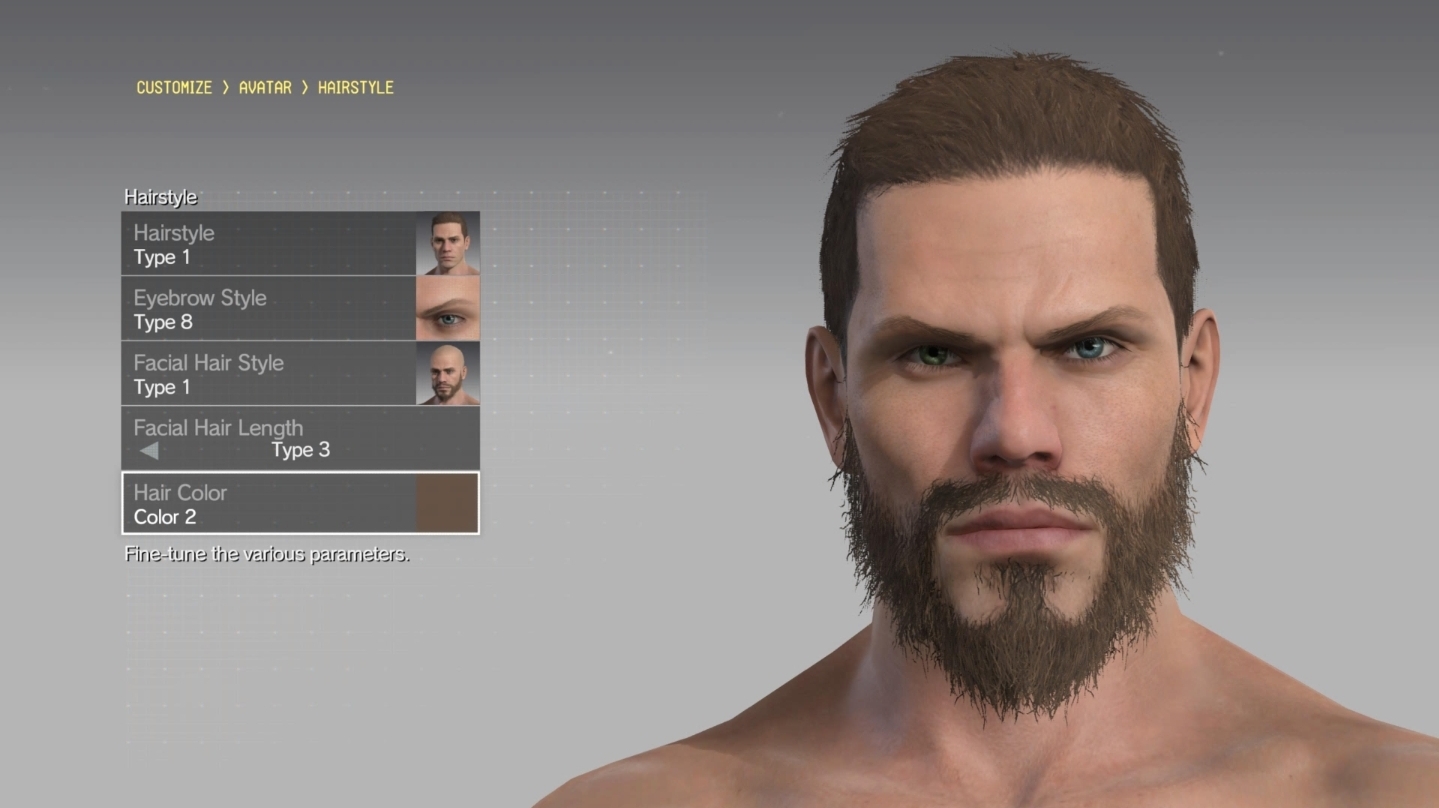
Task: Click the brown hair color swatch
Action: pos(447,504)
